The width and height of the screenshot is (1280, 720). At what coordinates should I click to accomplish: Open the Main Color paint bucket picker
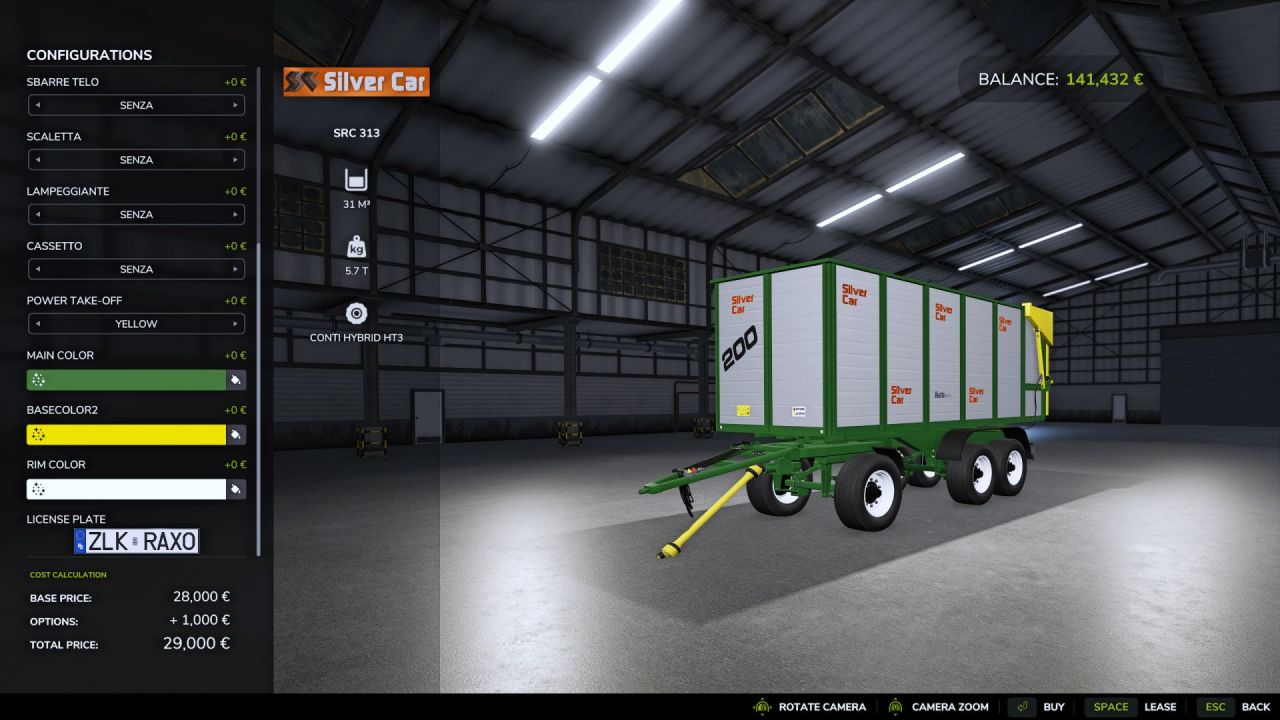[235, 379]
